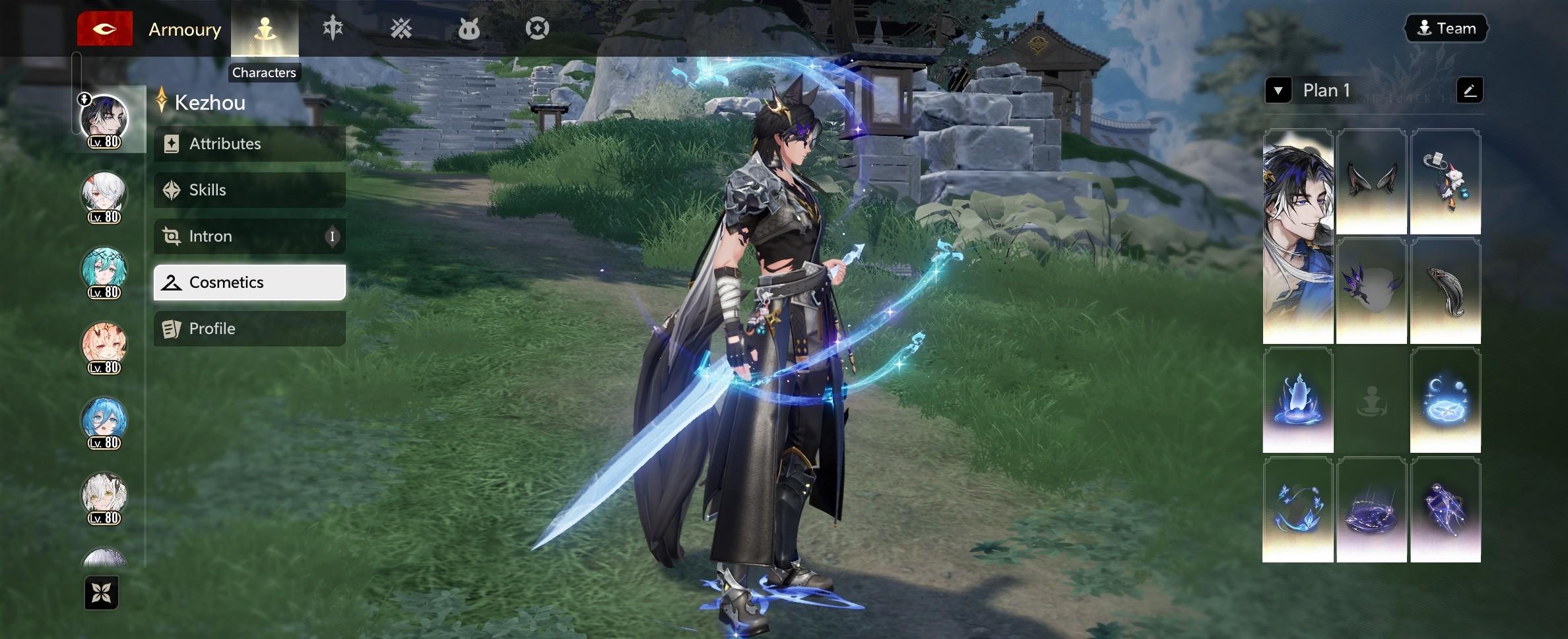Select the Intron menu entry
Viewport: 1568px width, 639px height.
249,236
